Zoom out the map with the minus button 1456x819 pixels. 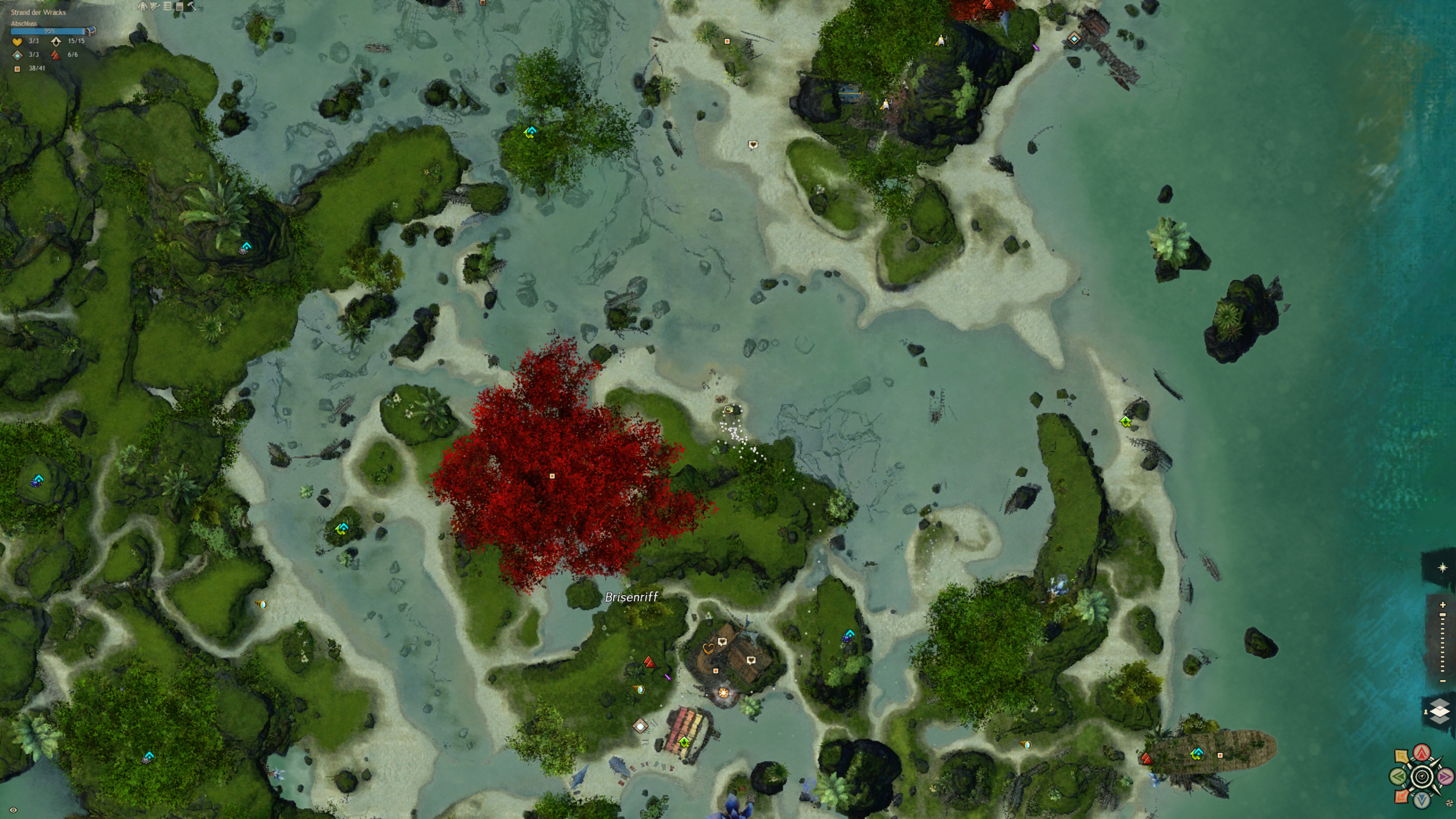1442,681
